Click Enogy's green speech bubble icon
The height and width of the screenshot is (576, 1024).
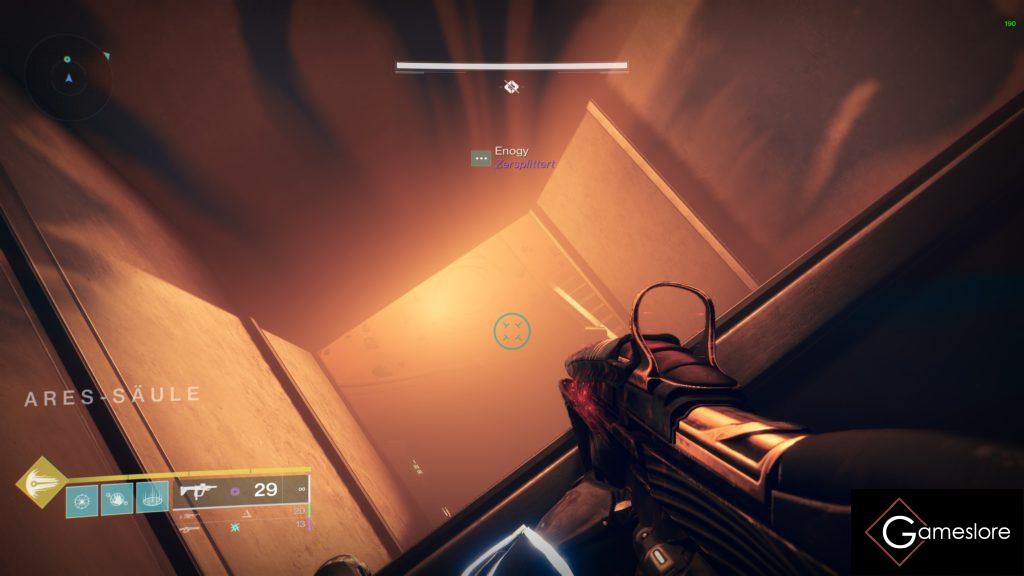(x=481, y=158)
